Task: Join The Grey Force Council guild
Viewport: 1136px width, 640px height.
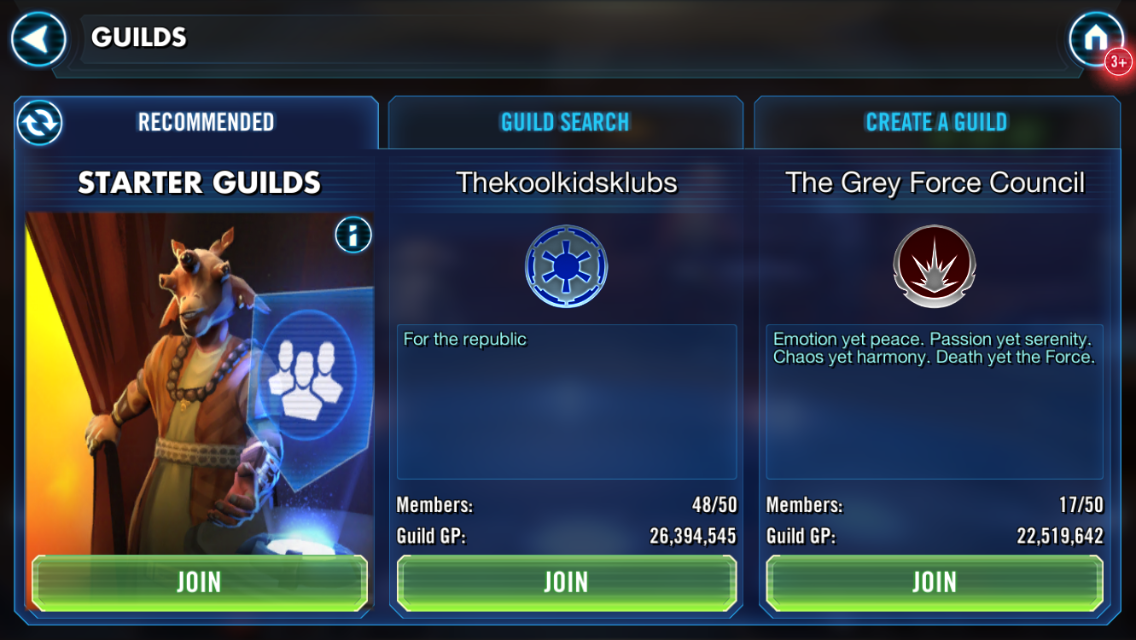Action: [x=934, y=582]
